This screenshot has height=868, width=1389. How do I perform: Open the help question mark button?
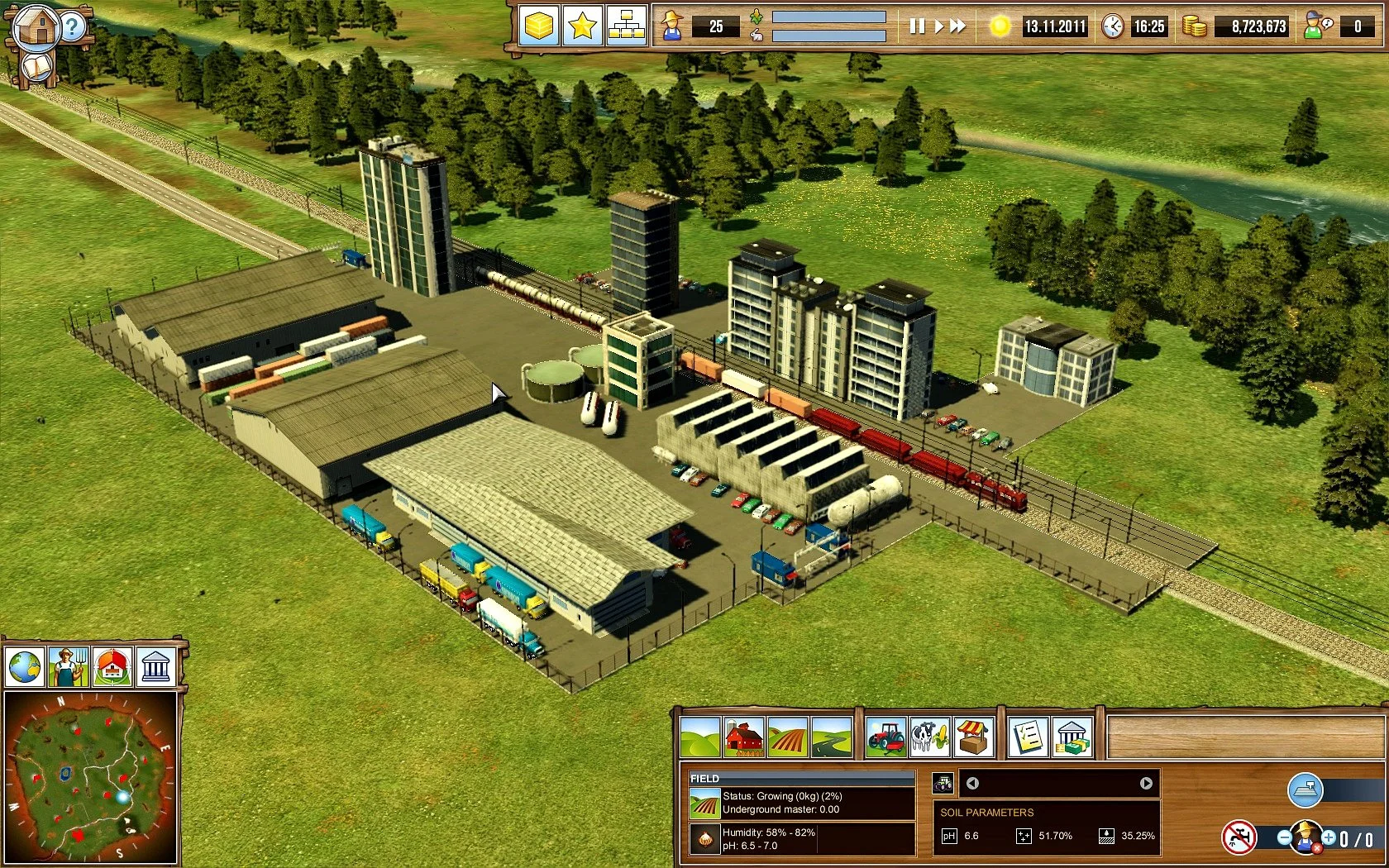point(73,27)
